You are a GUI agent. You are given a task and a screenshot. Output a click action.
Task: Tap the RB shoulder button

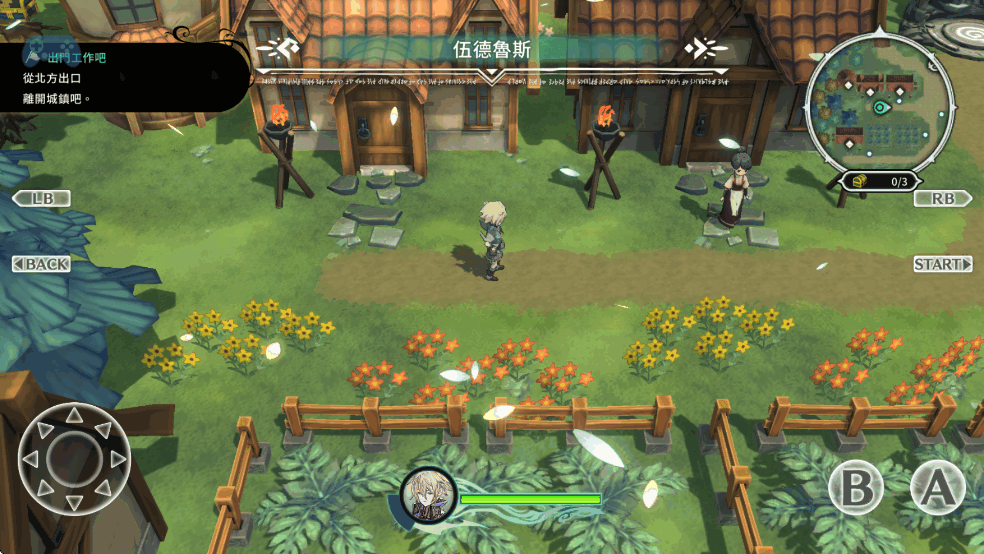(943, 198)
